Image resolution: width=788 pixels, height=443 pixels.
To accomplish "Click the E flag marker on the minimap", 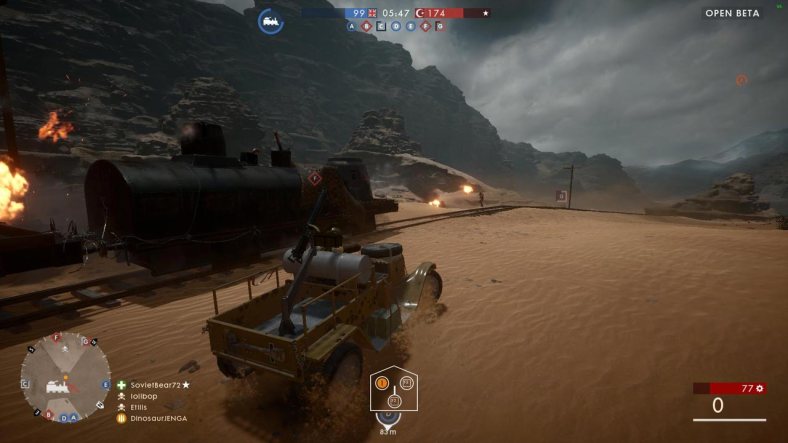I will [x=106, y=384].
